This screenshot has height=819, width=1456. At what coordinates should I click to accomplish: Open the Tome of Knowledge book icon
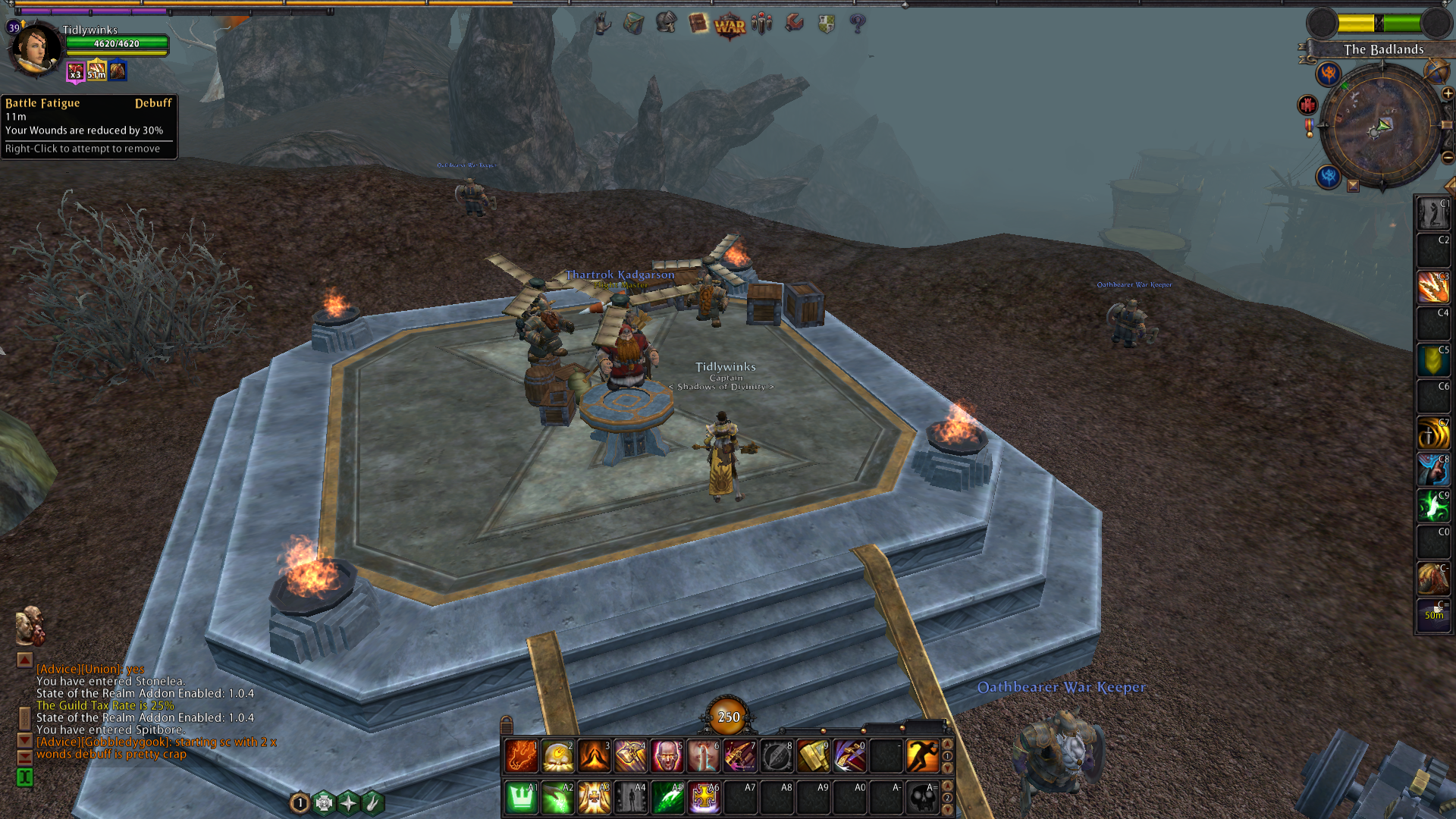[698, 24]
